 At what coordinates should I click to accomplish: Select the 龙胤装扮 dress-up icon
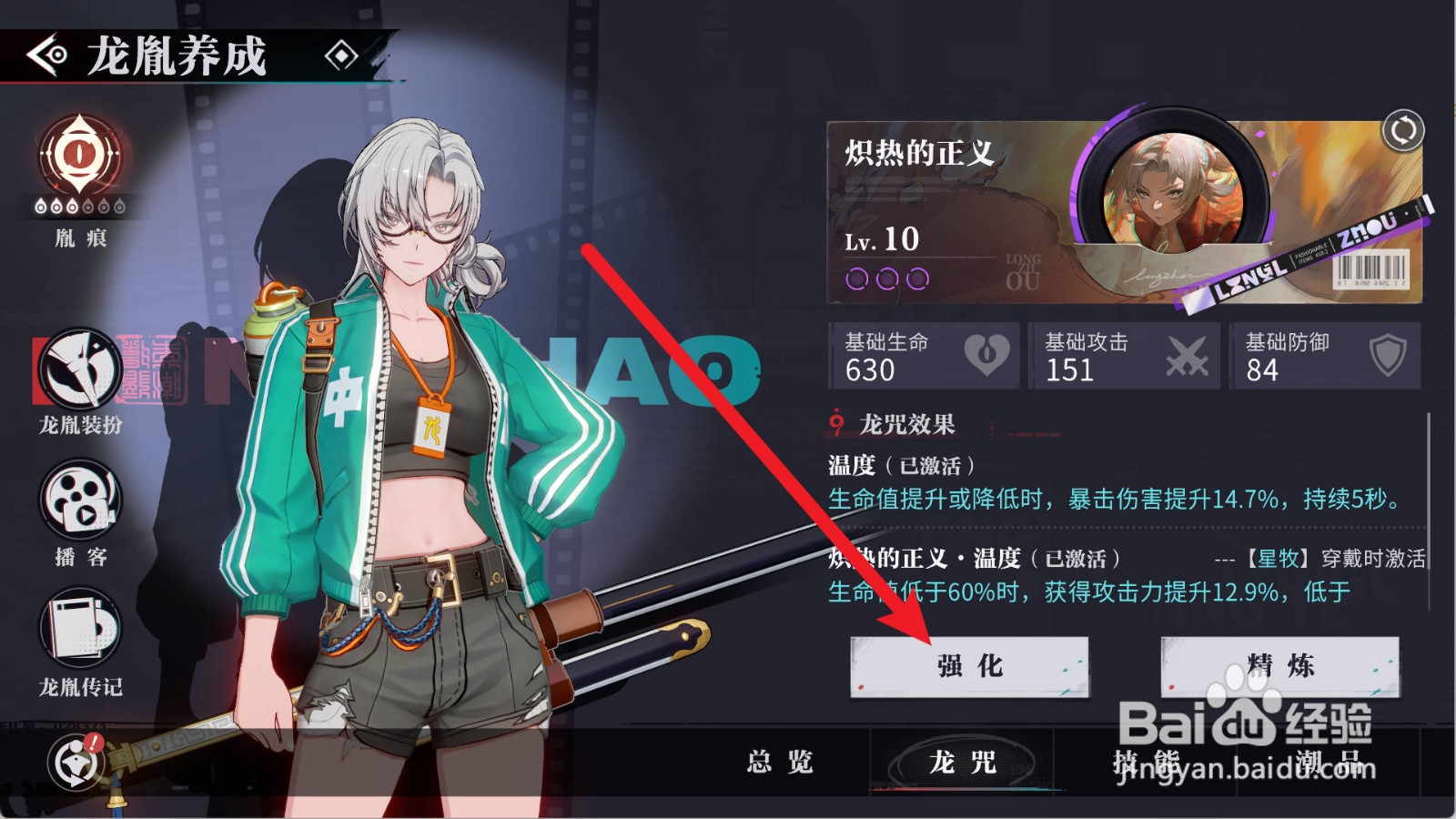point(78,369)
